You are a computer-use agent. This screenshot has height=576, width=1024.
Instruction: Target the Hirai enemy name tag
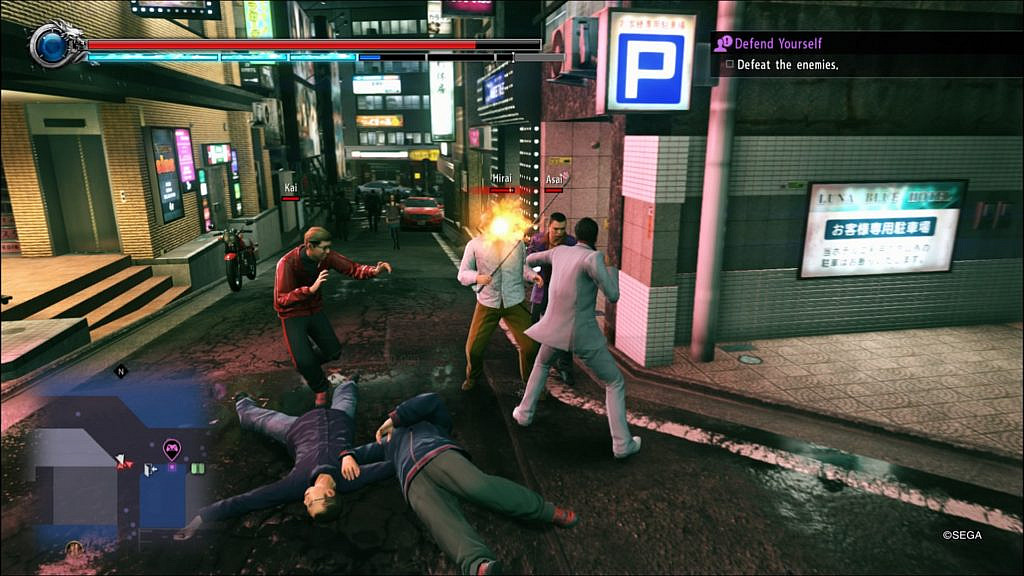pos(502,179)
